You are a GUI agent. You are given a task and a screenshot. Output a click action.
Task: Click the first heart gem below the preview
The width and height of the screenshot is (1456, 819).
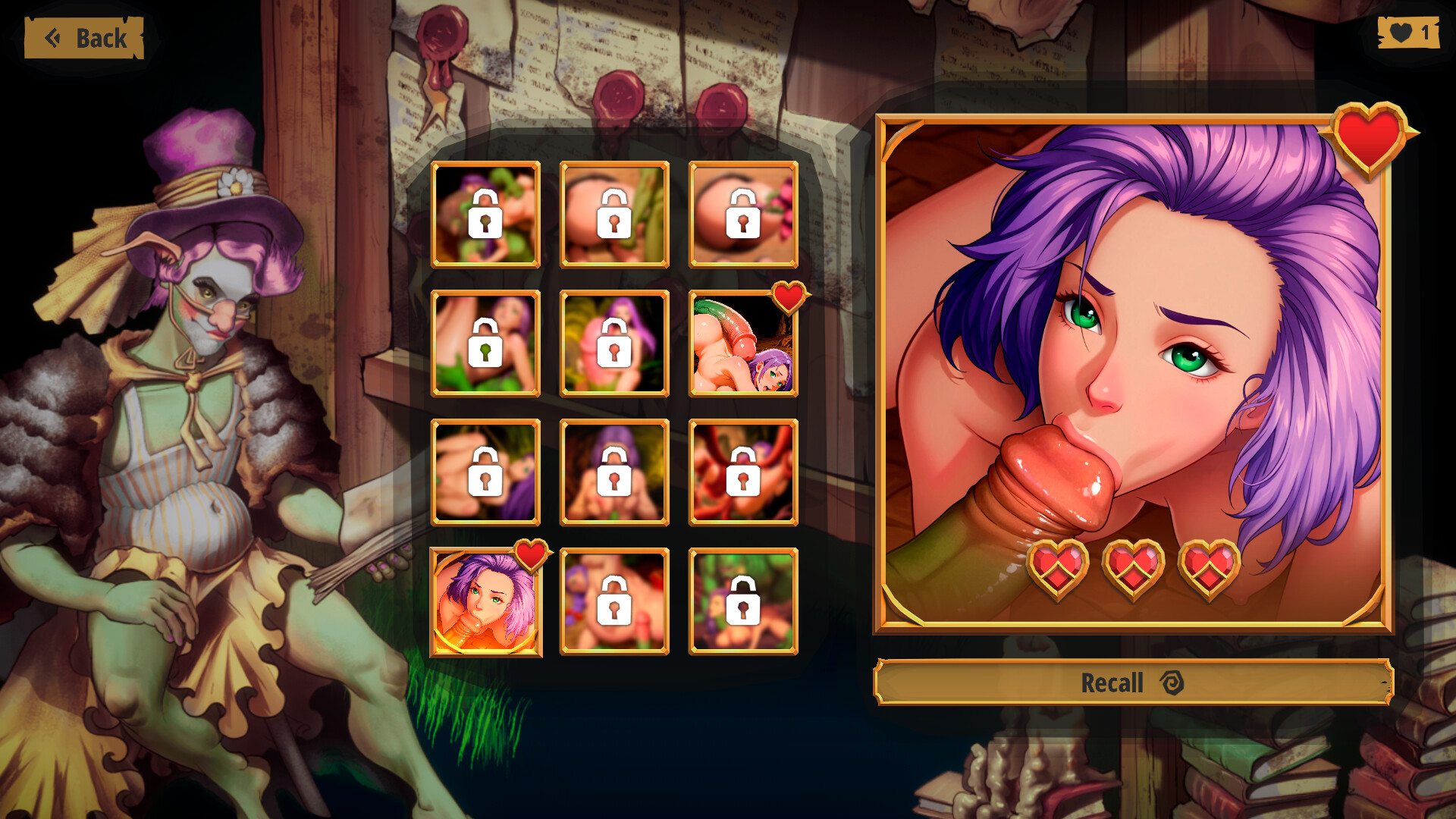1059,567
